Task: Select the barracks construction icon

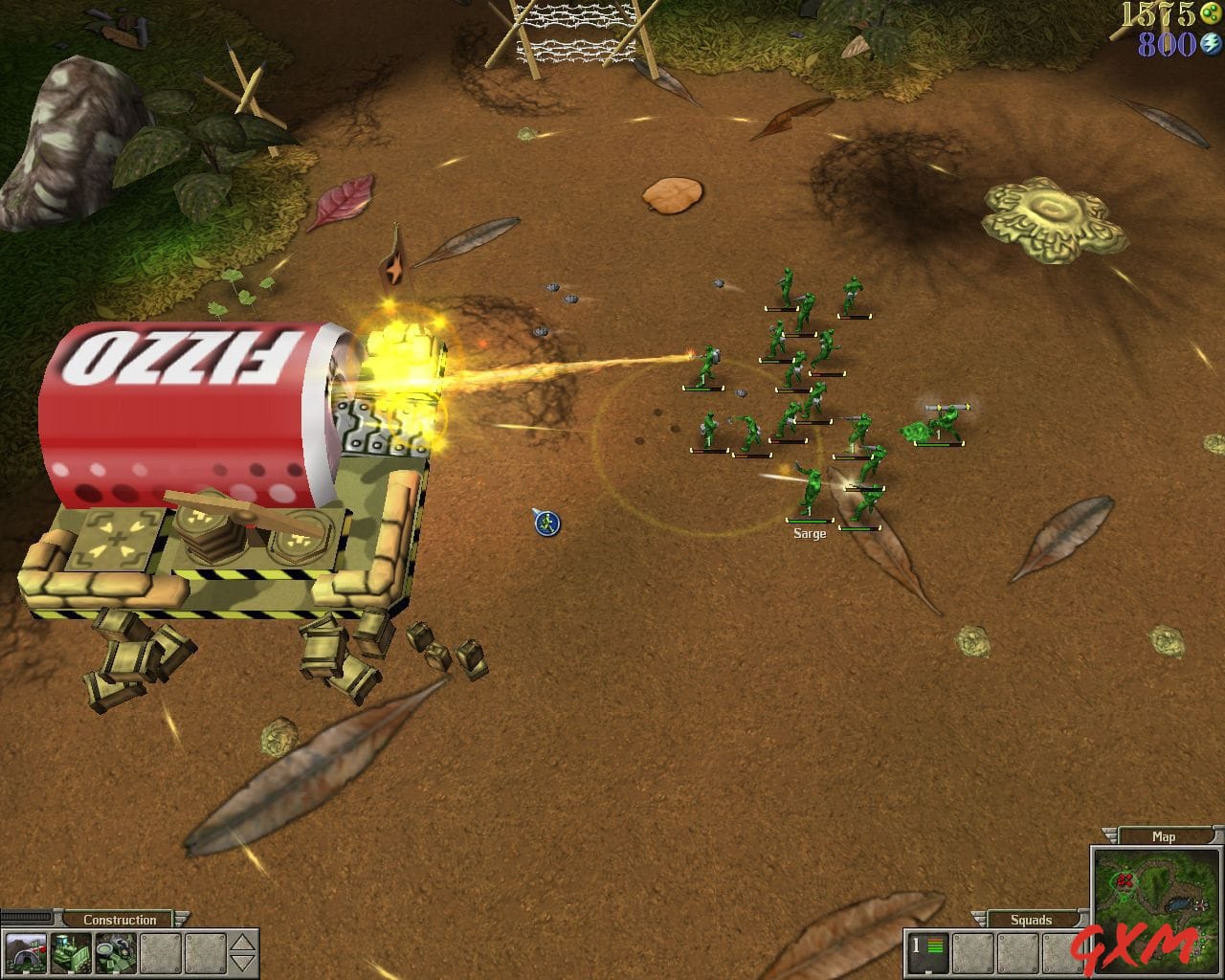Action: coord(25,953)
